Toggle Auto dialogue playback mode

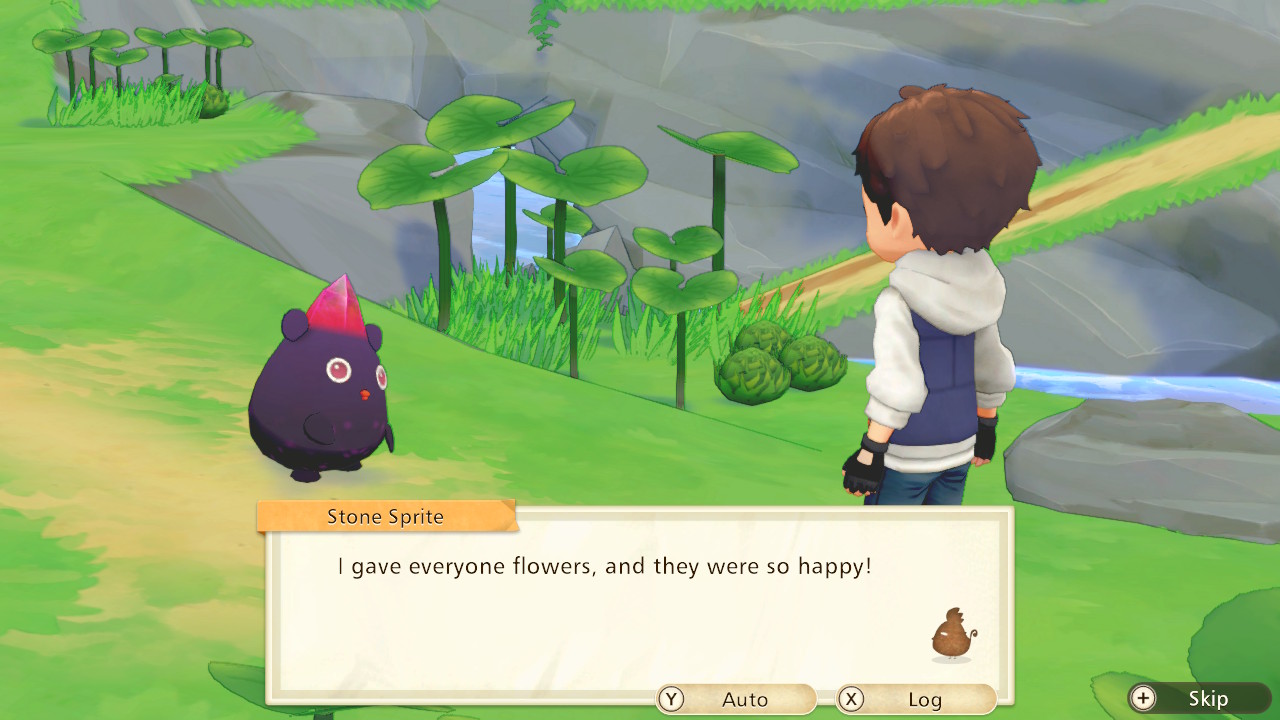(x=737, y=699)
